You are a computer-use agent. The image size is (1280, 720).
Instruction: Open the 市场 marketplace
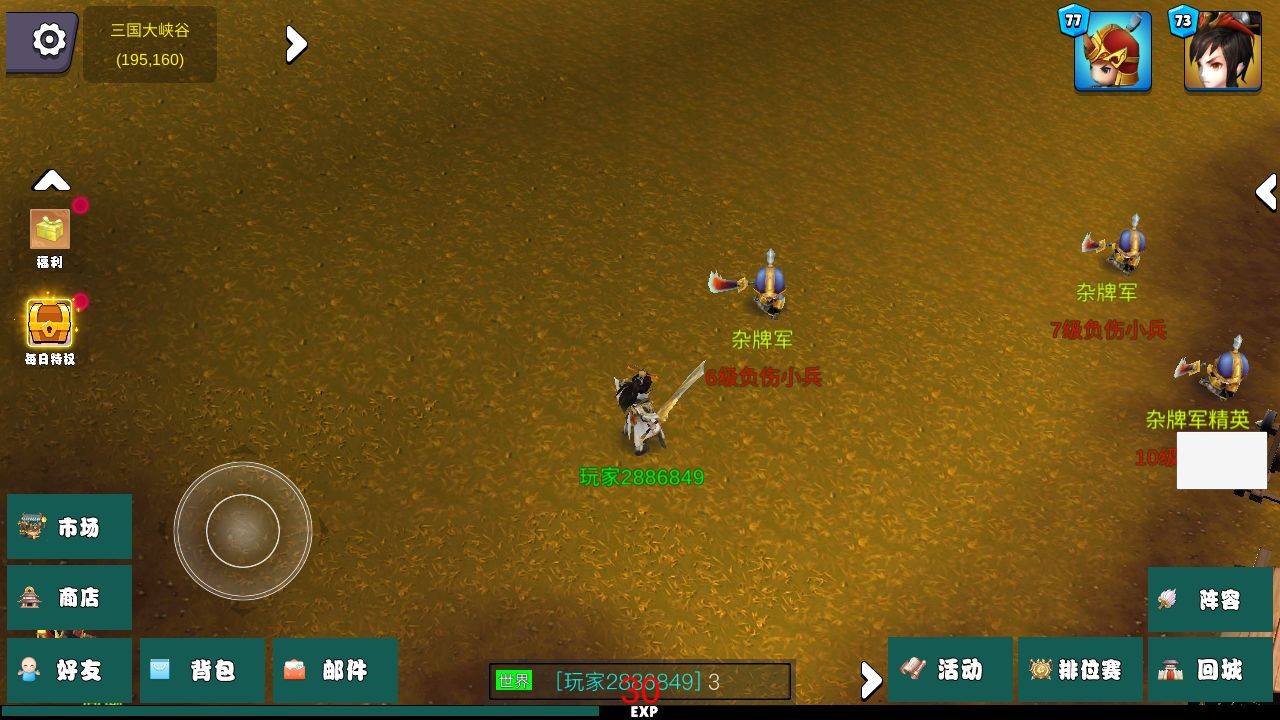pos(69,527)
